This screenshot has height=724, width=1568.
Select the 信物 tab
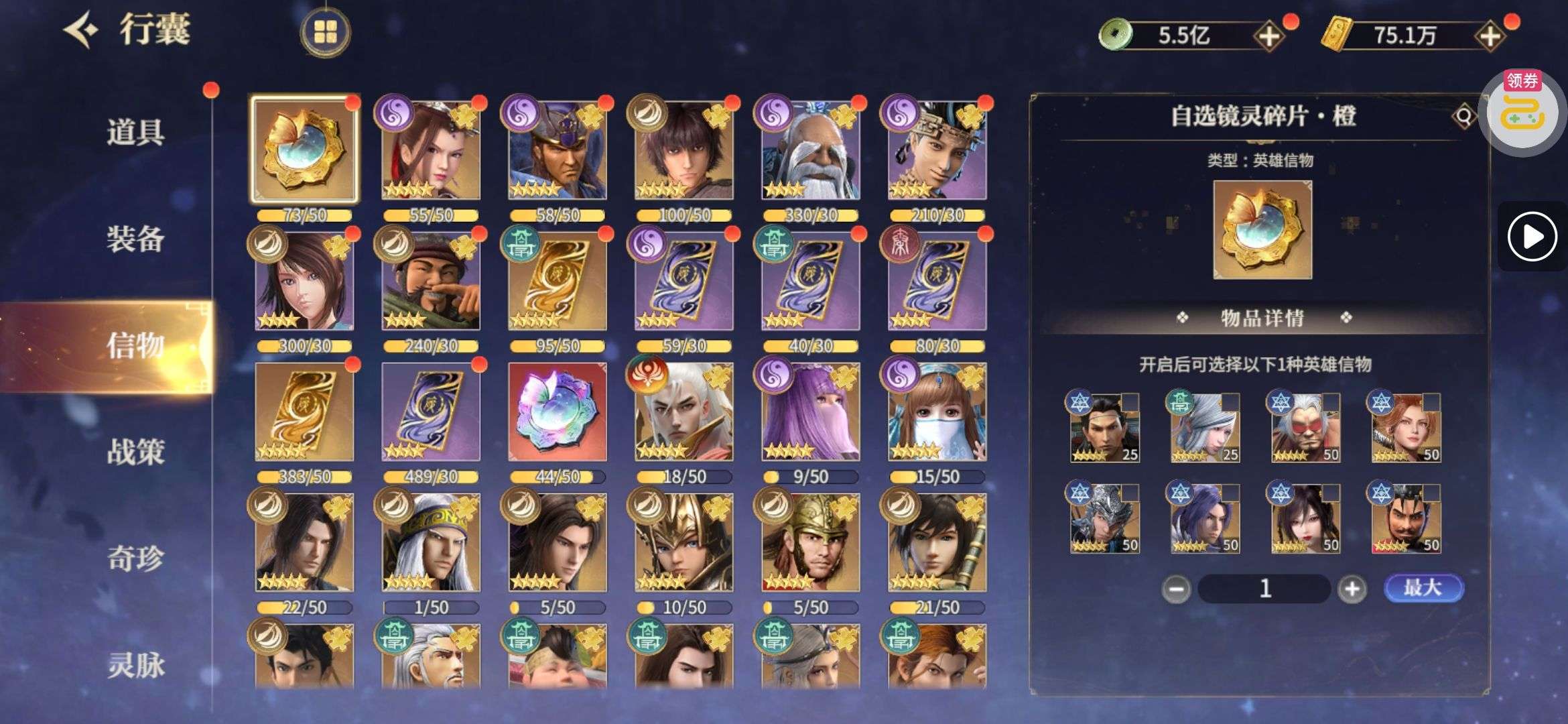pyautogui.click(x=135, y=346)
